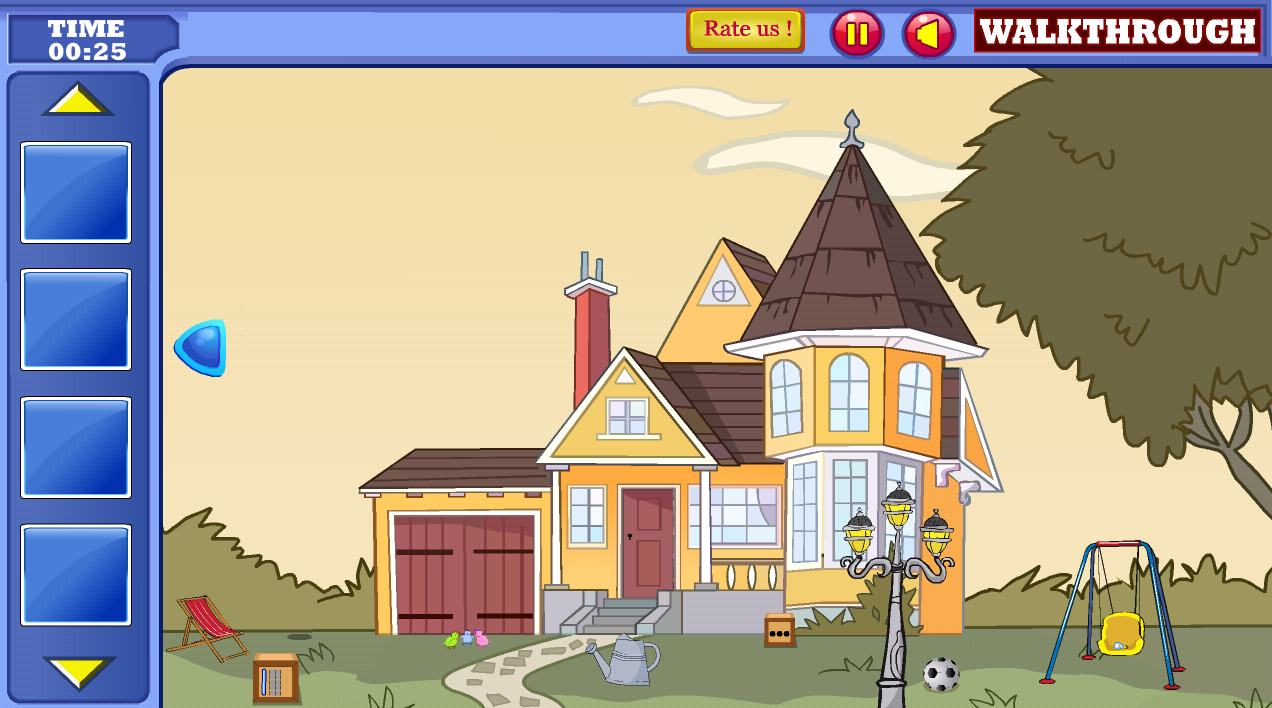
Task: Go to the scene on the left
Action: (202, 348)
